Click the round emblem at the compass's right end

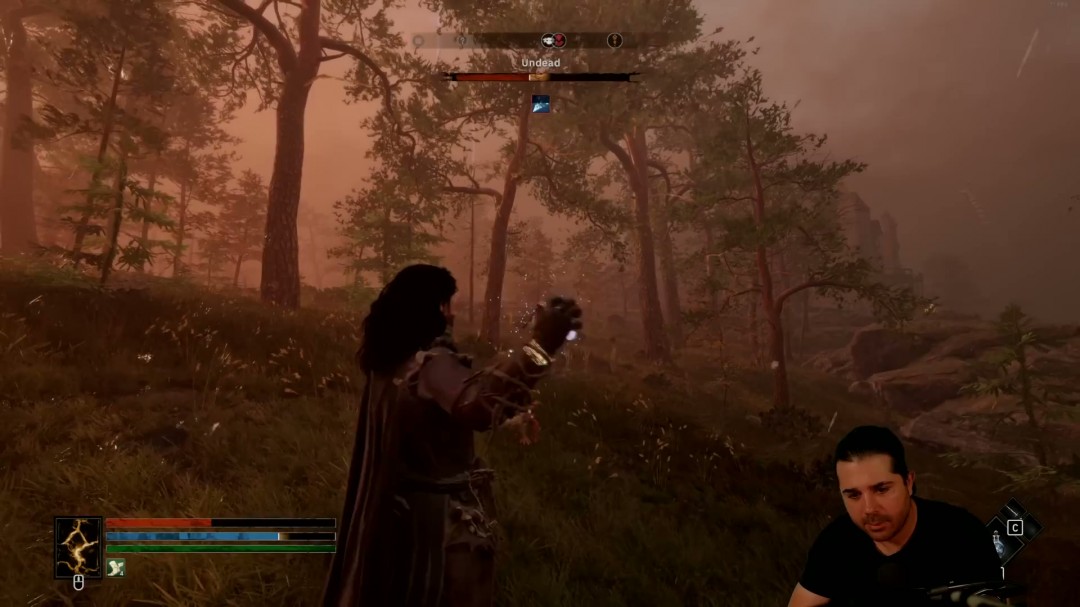[615, 40]
